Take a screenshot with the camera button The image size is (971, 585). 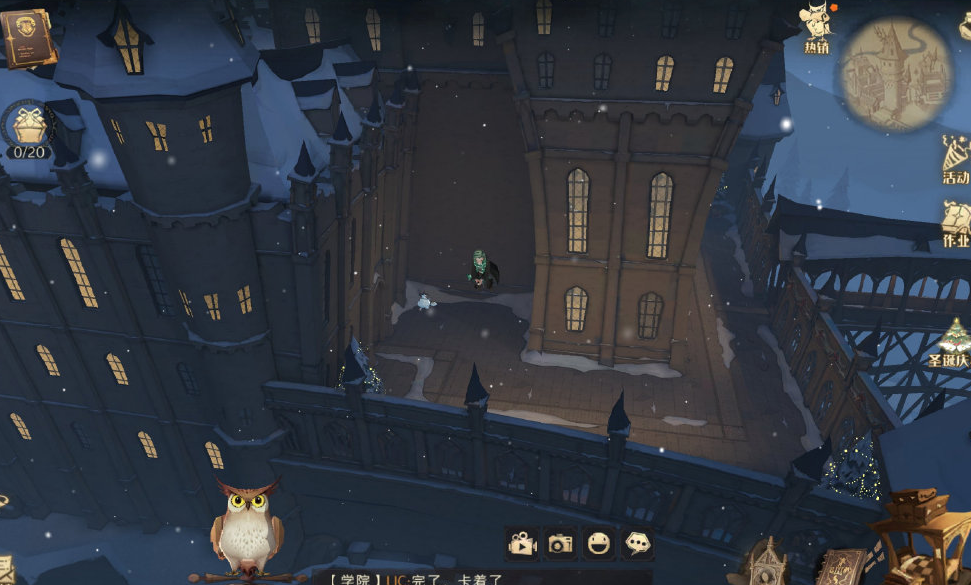coord(560,543)
